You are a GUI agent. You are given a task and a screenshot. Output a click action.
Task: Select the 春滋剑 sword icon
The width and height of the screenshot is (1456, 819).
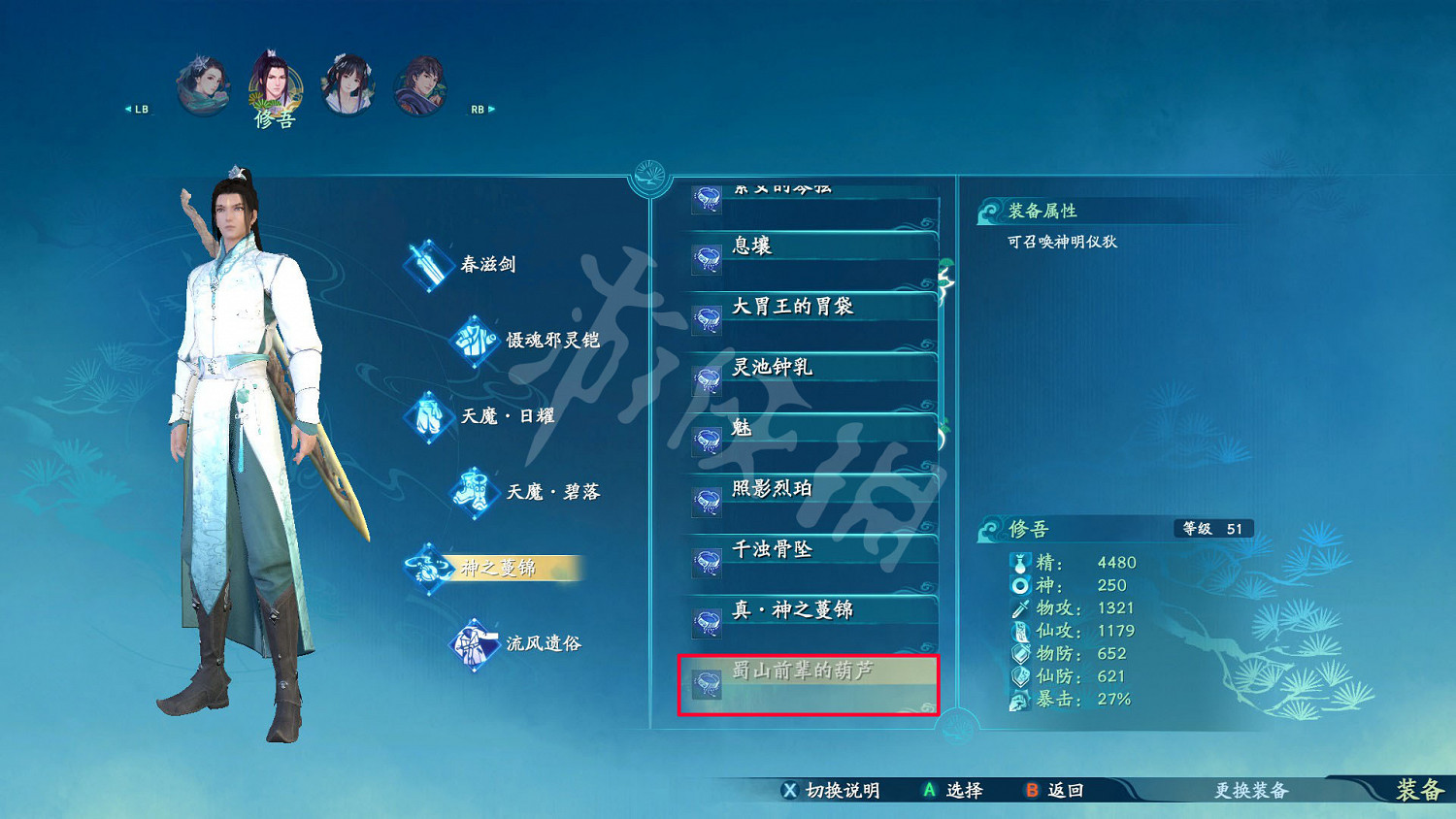[x=430, y=264]
